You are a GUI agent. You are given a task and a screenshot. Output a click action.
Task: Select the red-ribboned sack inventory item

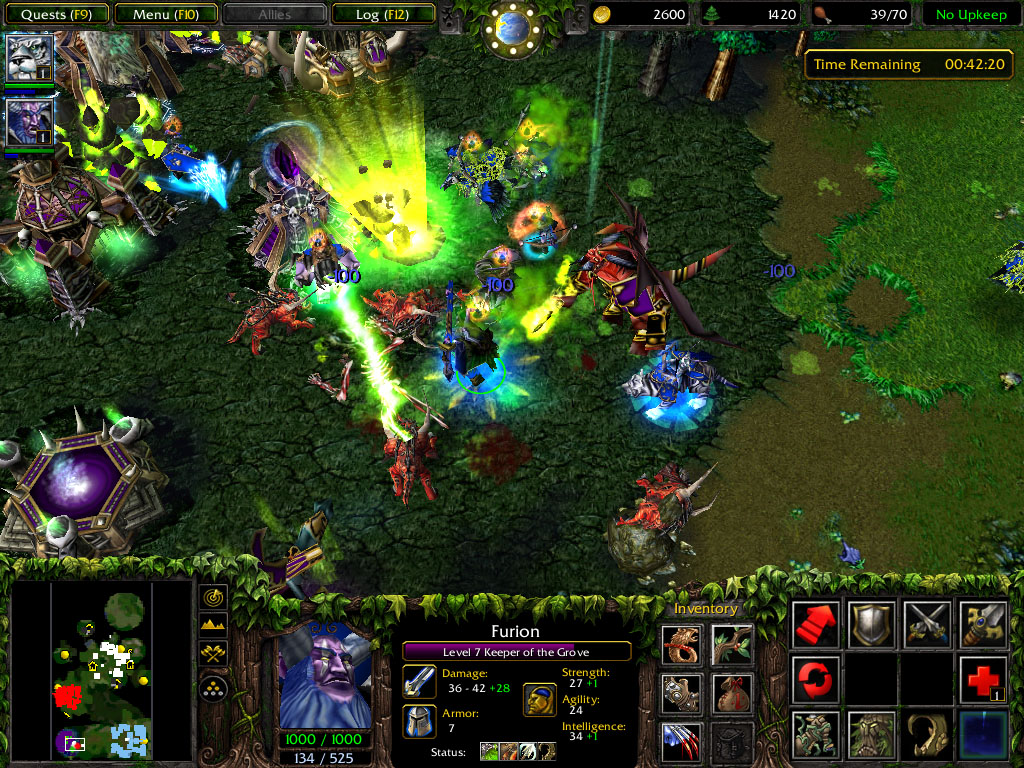[x=732, y=693]
